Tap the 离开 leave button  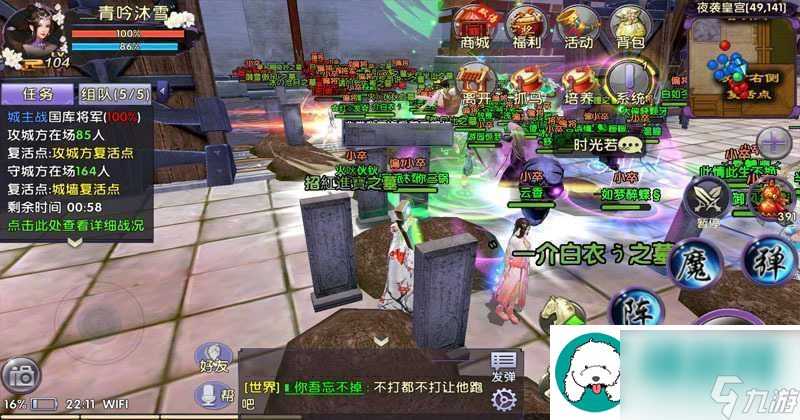(474, 80)
